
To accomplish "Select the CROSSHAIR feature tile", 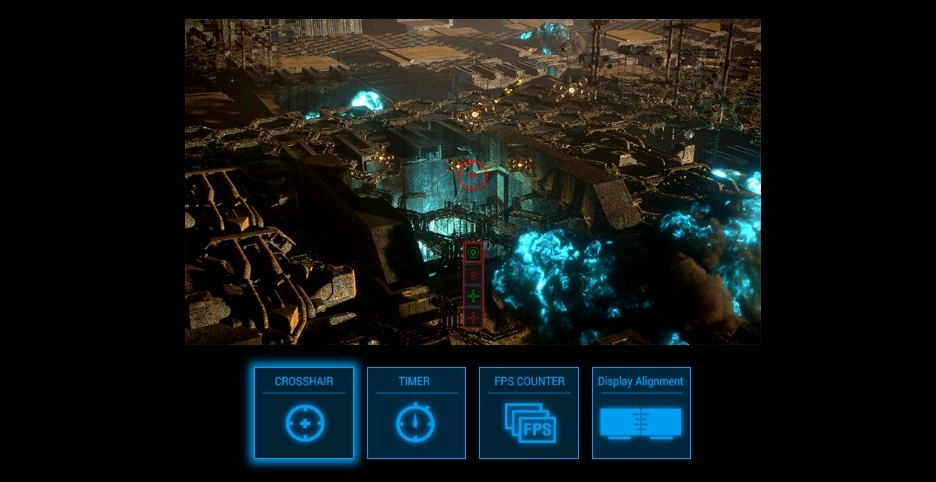I will (x=303, y=413).
